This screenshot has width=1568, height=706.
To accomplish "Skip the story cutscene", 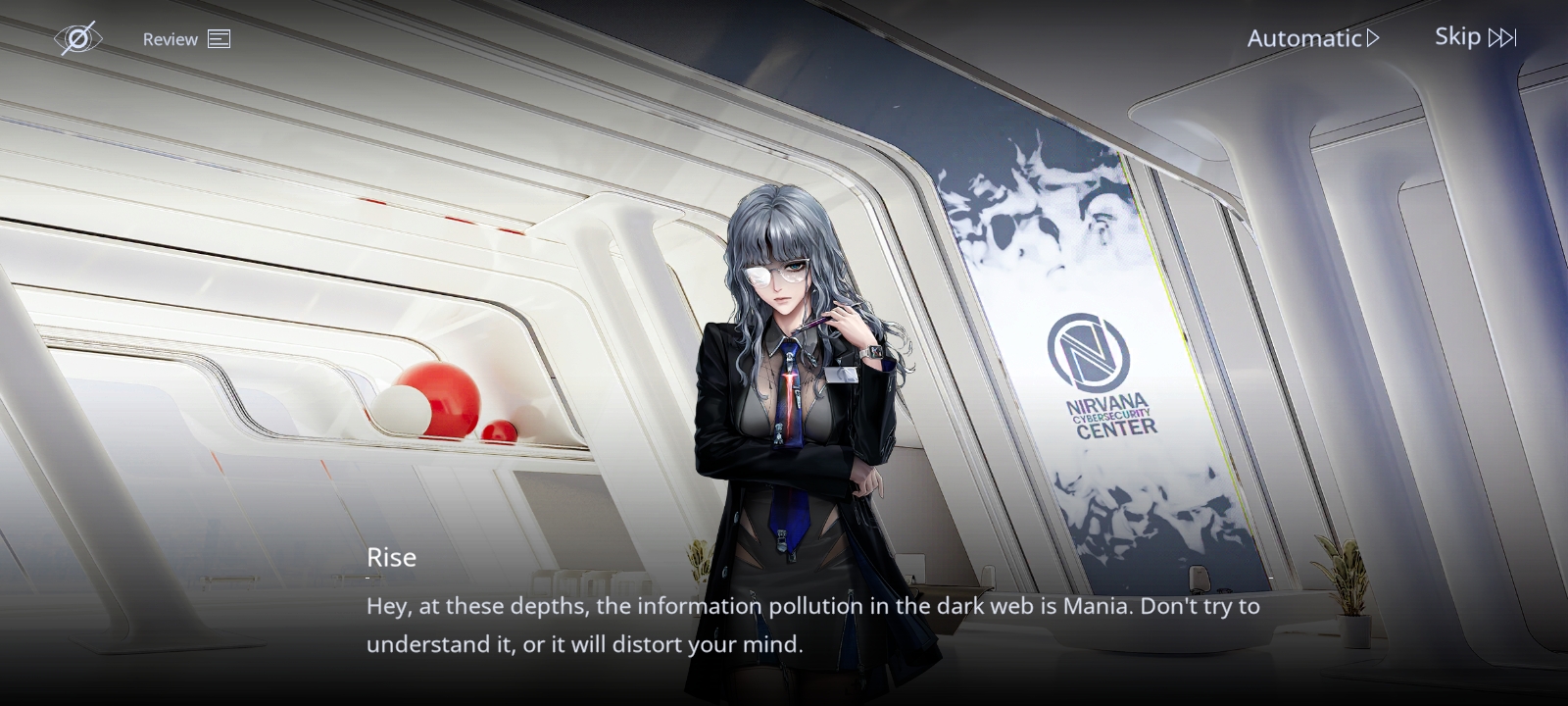I will [x=1475, y=37].
